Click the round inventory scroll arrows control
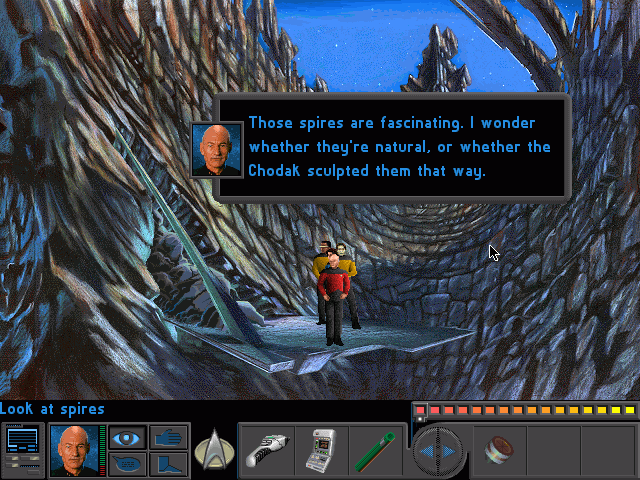This screenshot has height=480, width=640. (439, 451)
